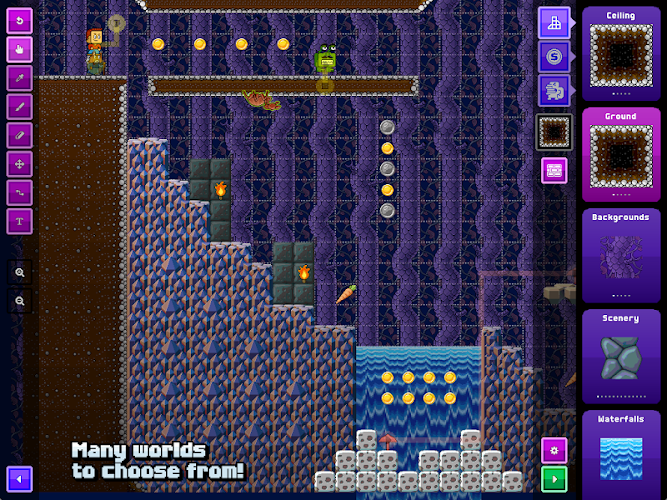Screen dimensions: 667x500
Task: Open the creatures category tab
Action: point(554,90)
